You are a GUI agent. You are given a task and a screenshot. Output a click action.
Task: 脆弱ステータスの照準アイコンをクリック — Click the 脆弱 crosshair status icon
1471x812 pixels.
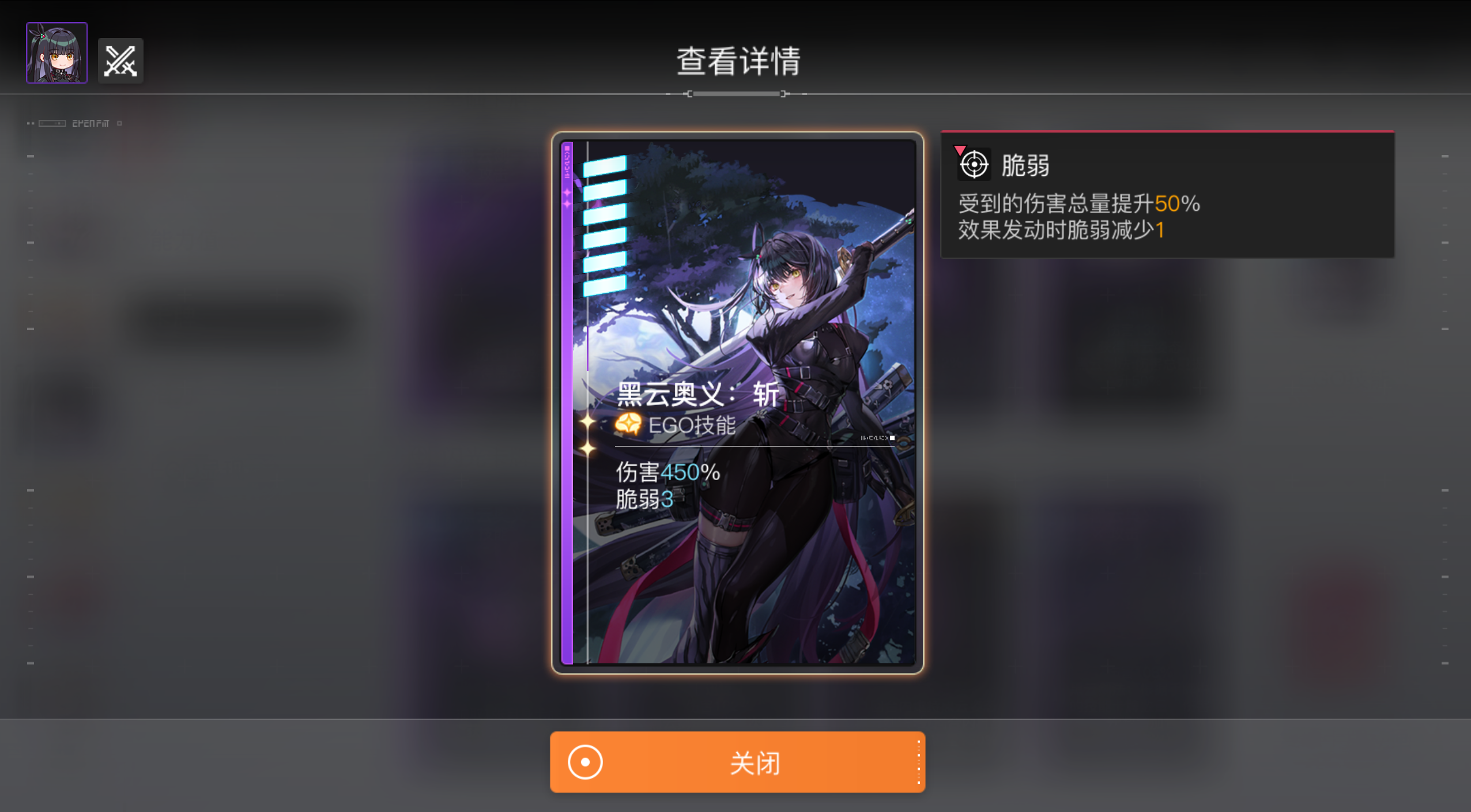pyautogui.click(x=974, y=164)
